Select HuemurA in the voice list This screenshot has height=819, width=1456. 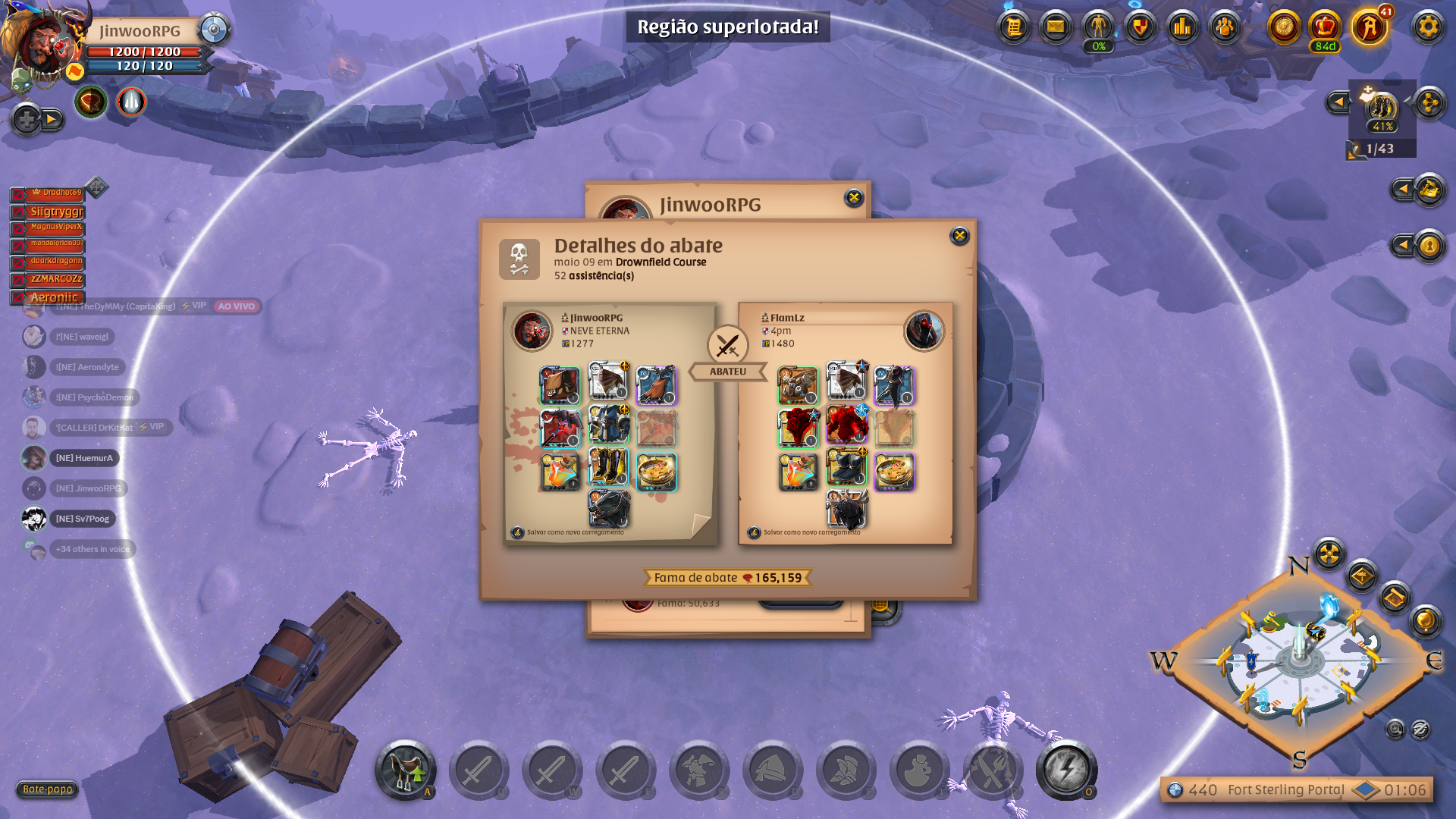[x=83, y=458]
